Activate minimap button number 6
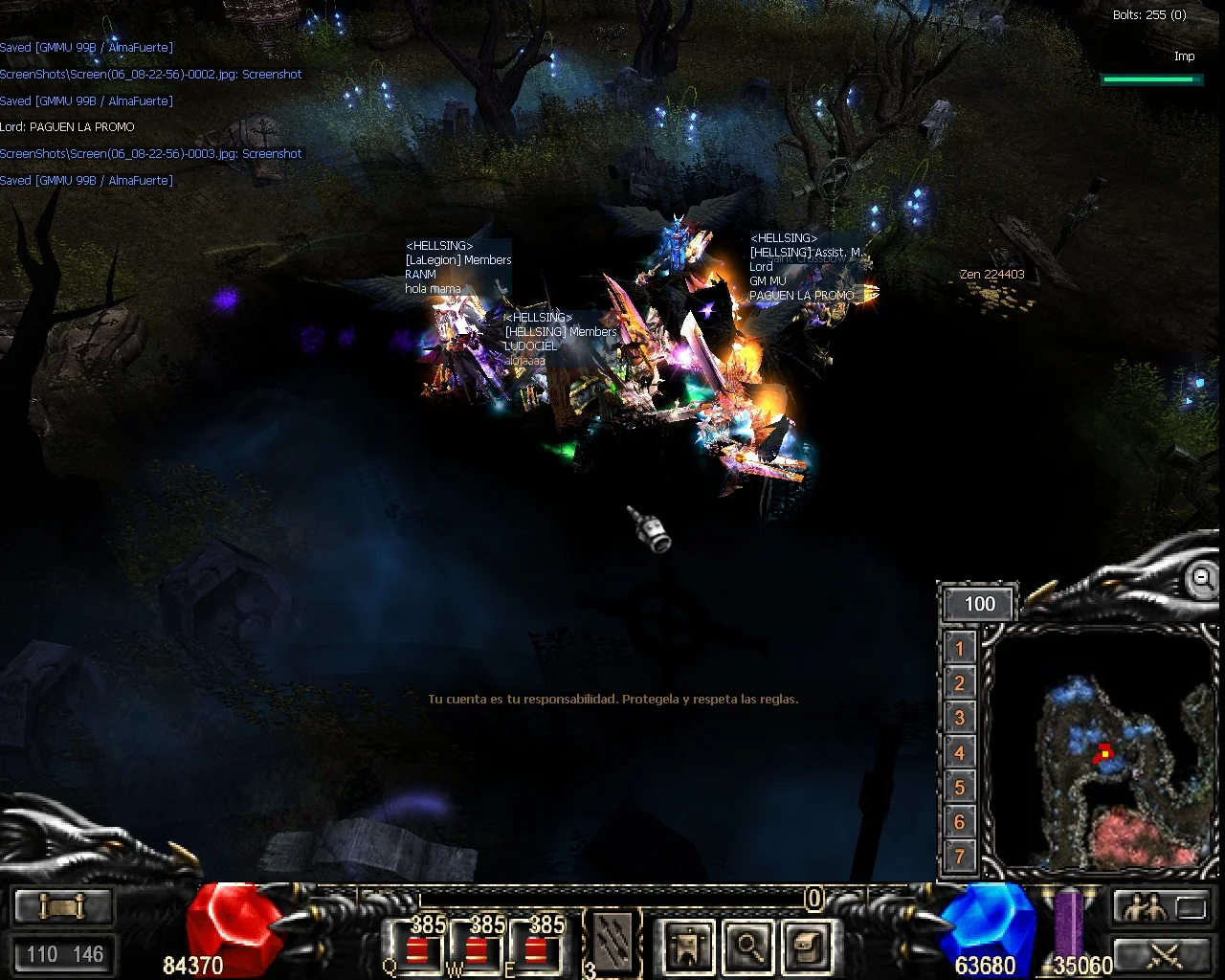Screen dimensions: 1225x980 [960, 822]
